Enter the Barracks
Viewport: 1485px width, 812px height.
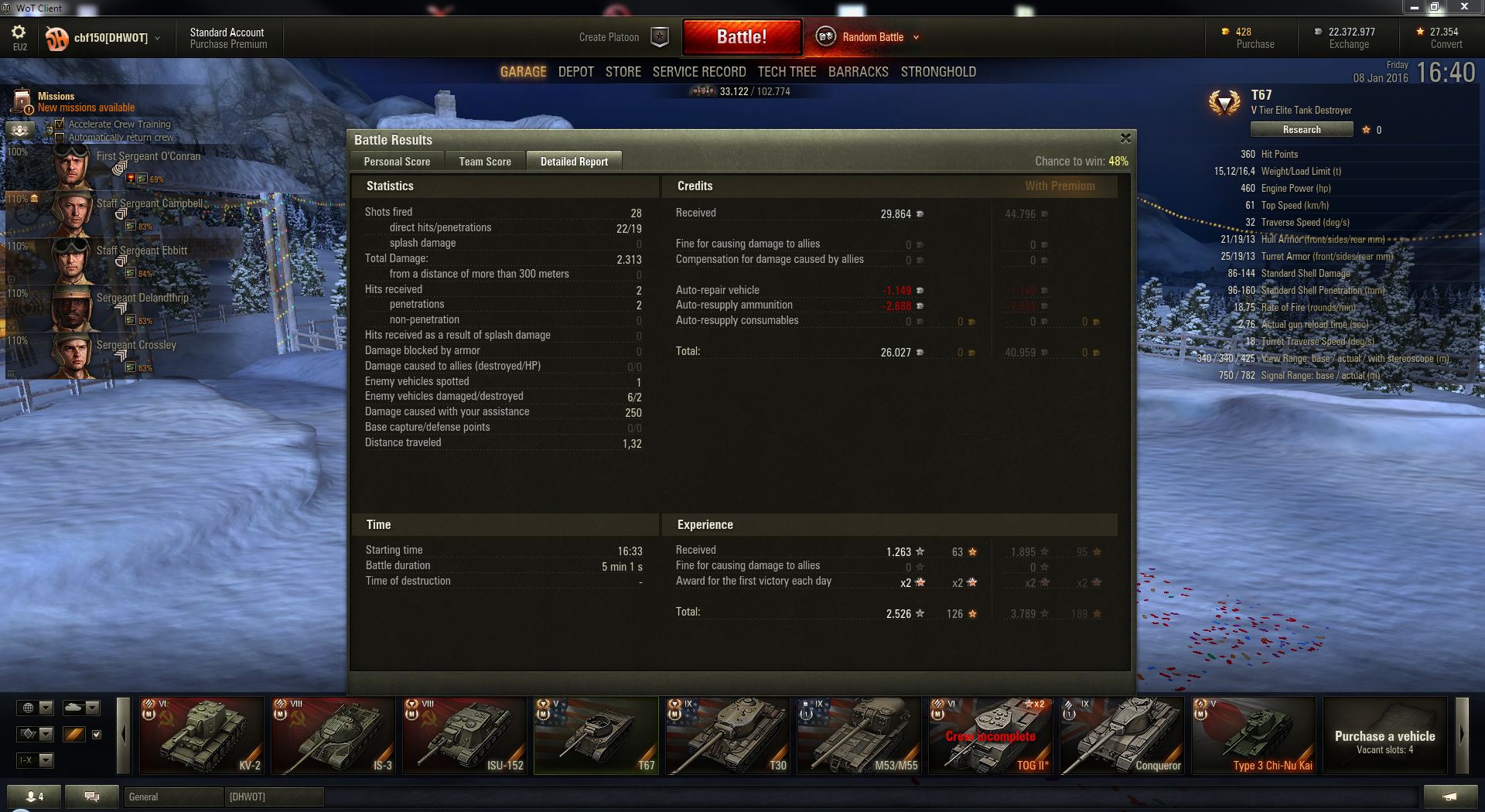(858, 72)
